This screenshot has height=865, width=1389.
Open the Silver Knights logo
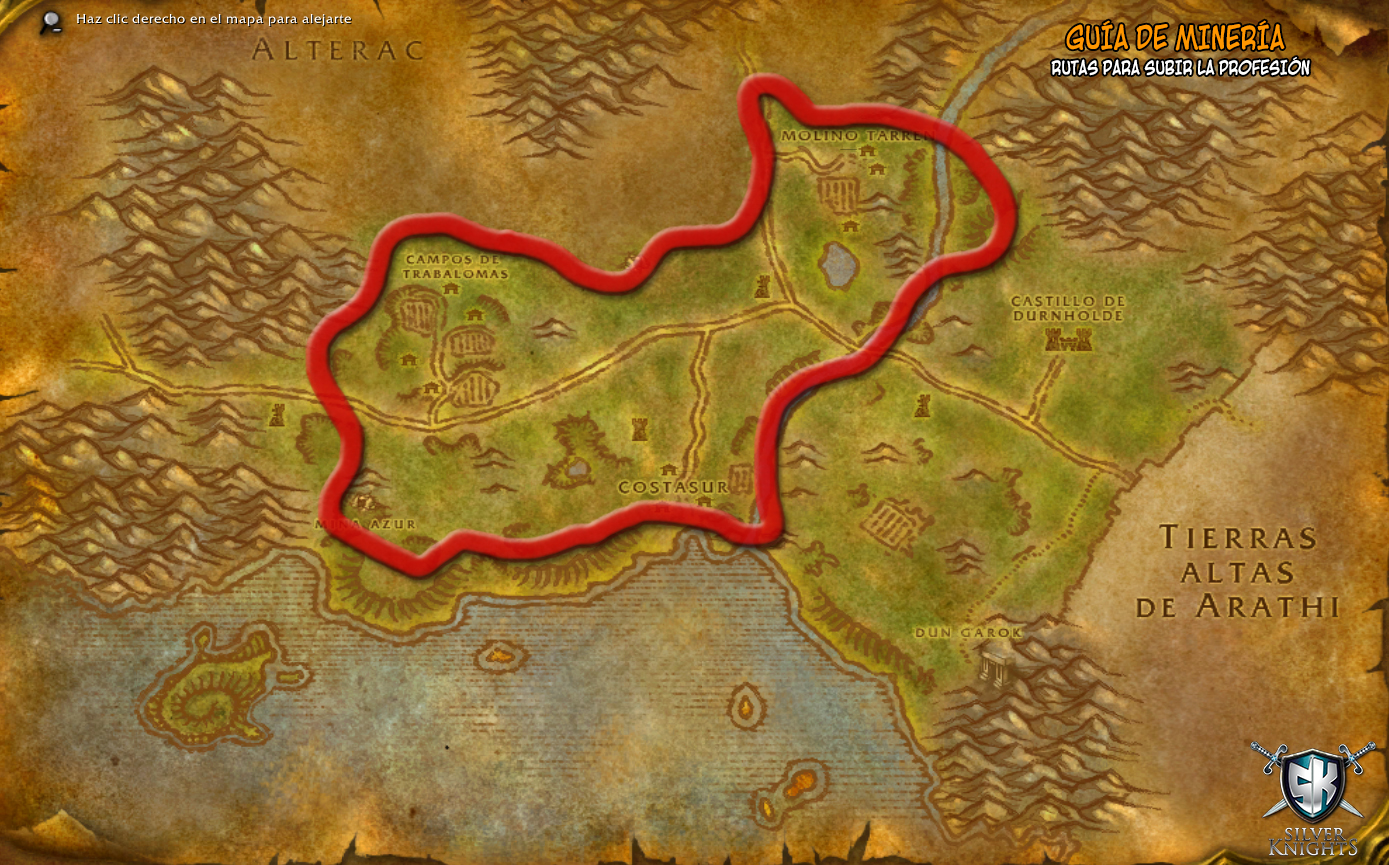click(x=1314, y=797)
